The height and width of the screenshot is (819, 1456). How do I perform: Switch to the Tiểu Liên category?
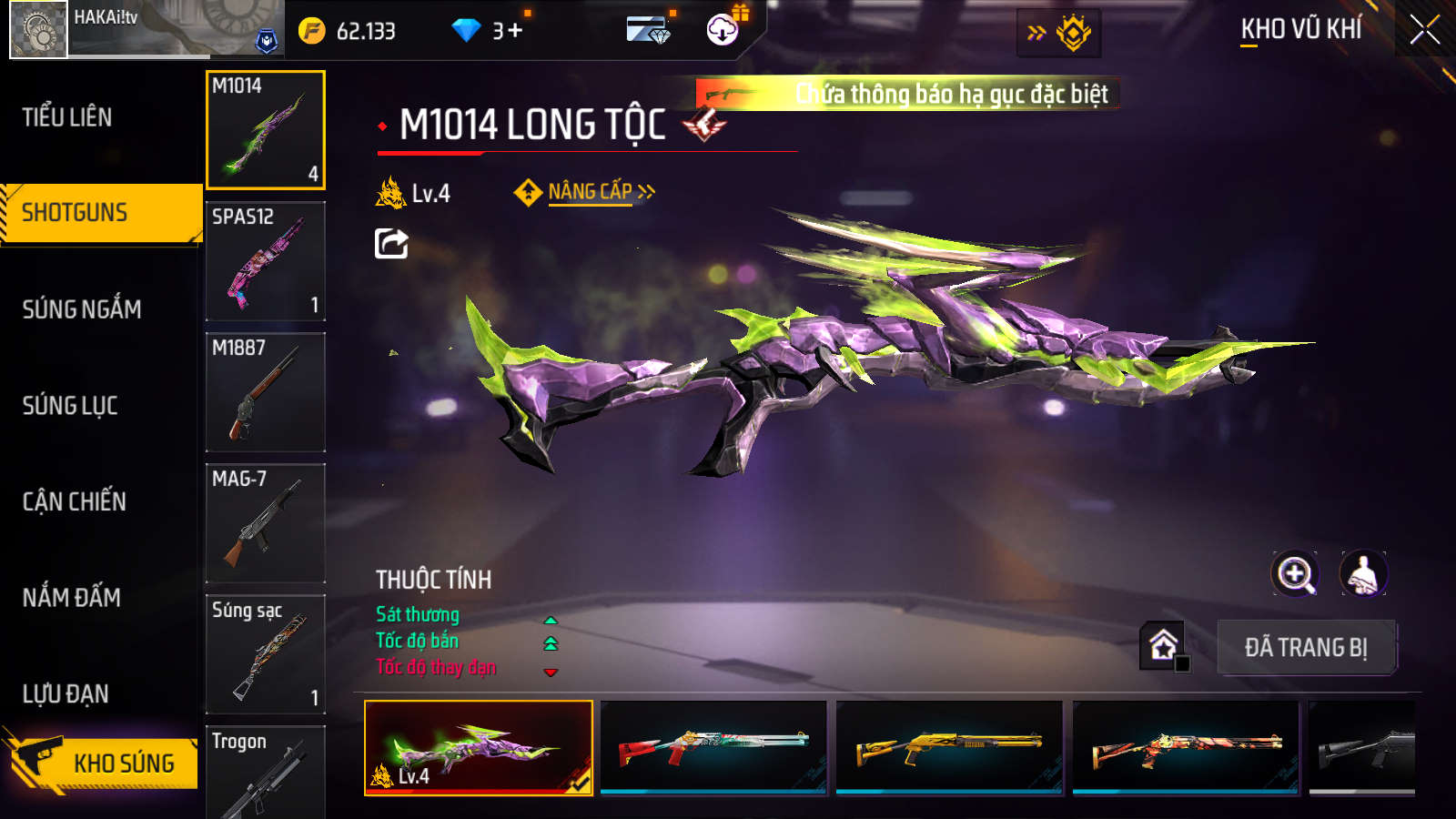pyautogui.click(x=67, y=117)
